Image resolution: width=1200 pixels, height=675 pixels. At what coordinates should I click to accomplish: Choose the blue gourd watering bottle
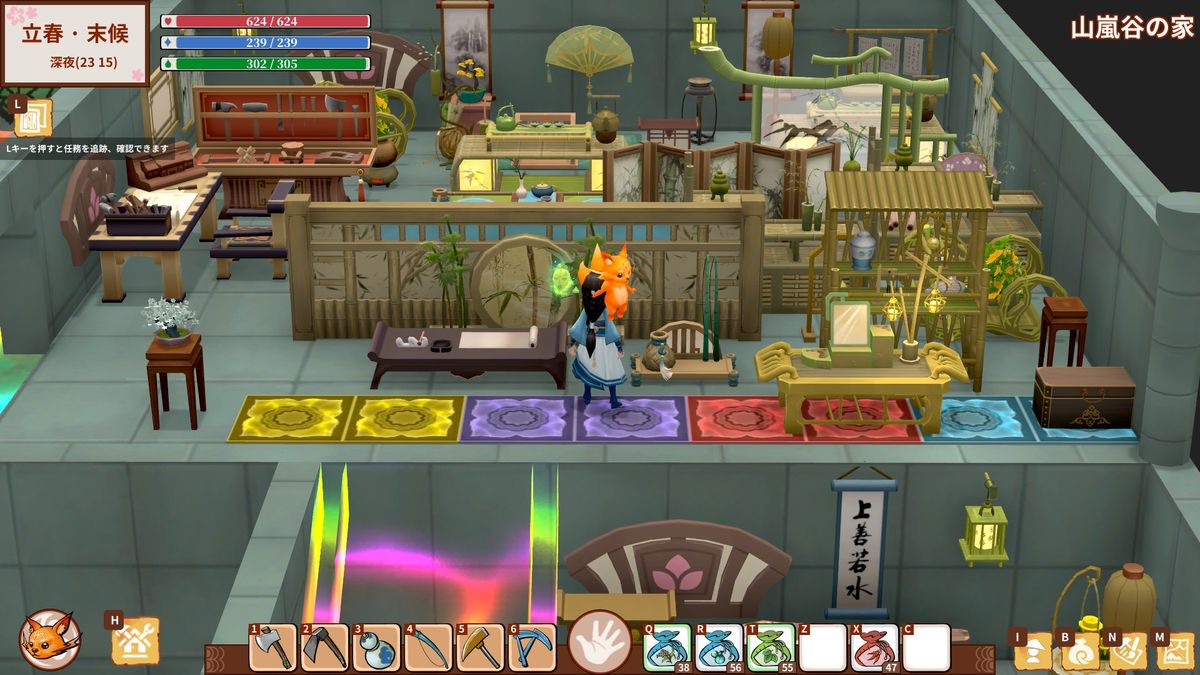(x=376, y=647)
